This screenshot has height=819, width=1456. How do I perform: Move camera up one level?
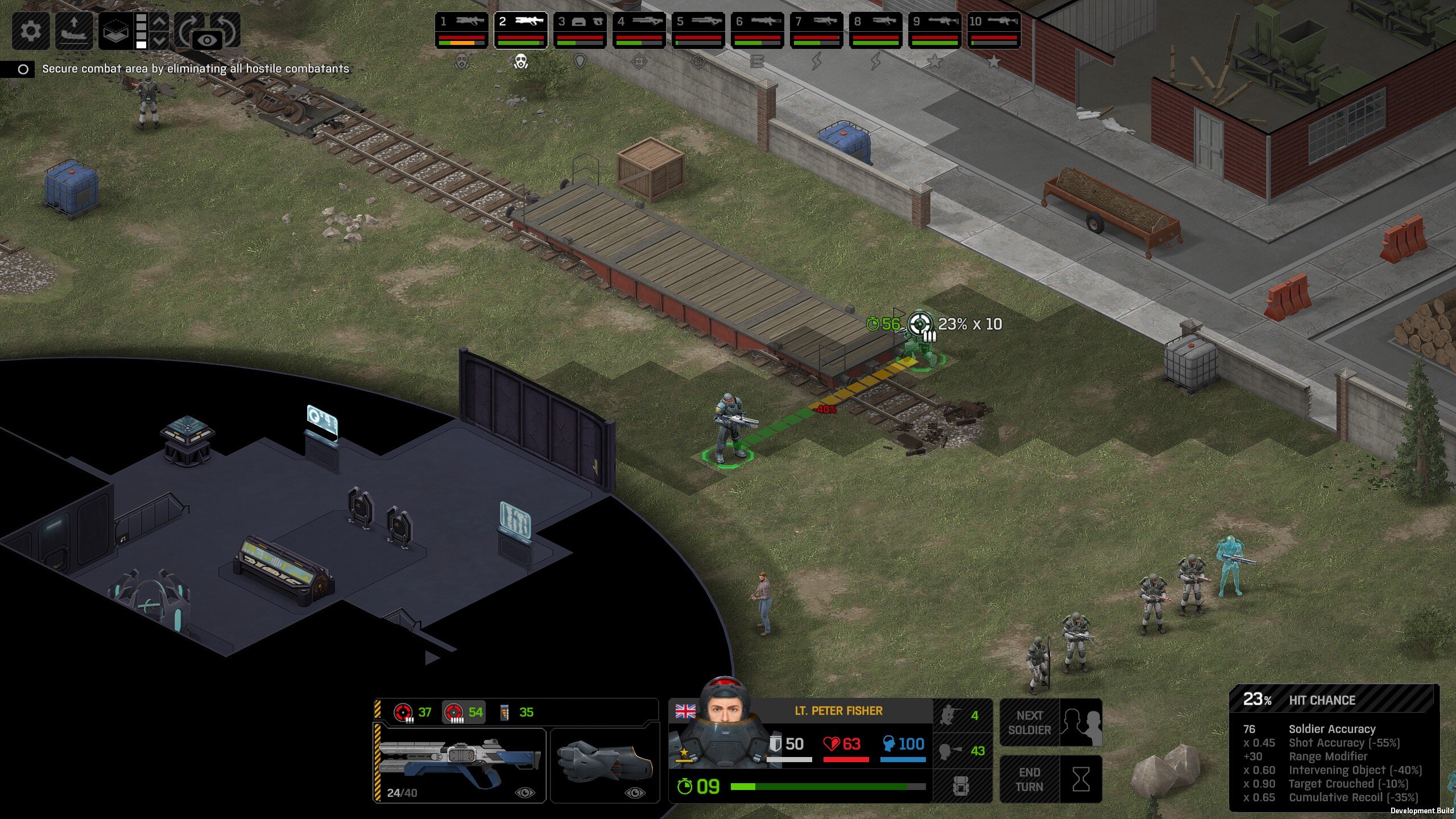160,22
